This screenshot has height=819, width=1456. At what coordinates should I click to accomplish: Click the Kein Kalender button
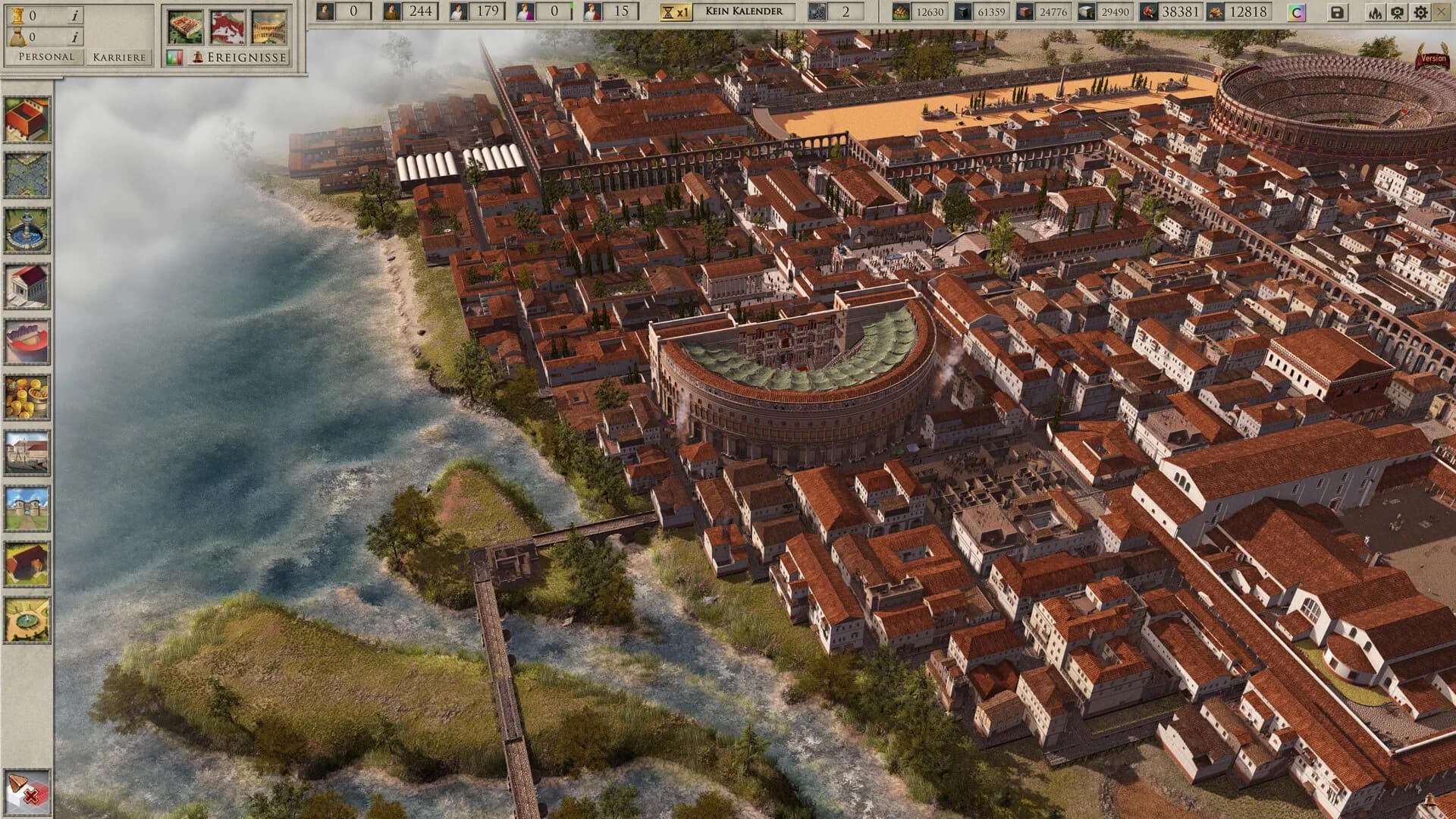(744, 11)
